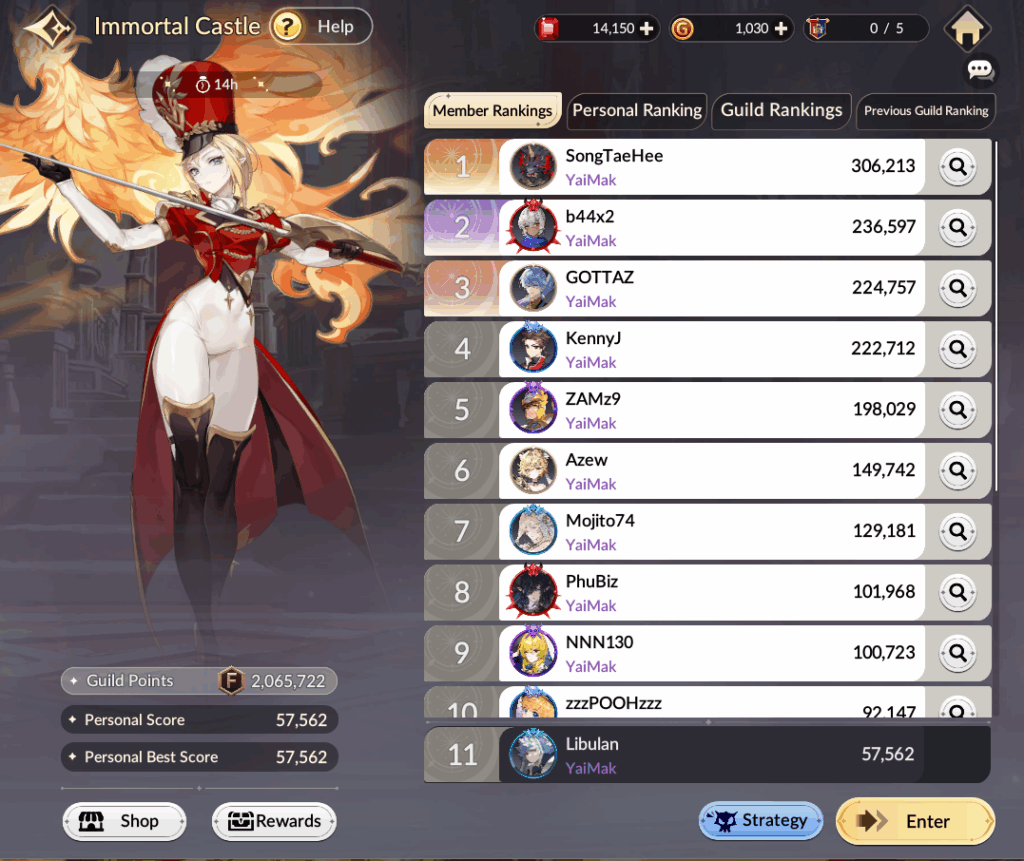
Task: Enter the Immortal Castle battle
Action: click(x=915, y=821)
